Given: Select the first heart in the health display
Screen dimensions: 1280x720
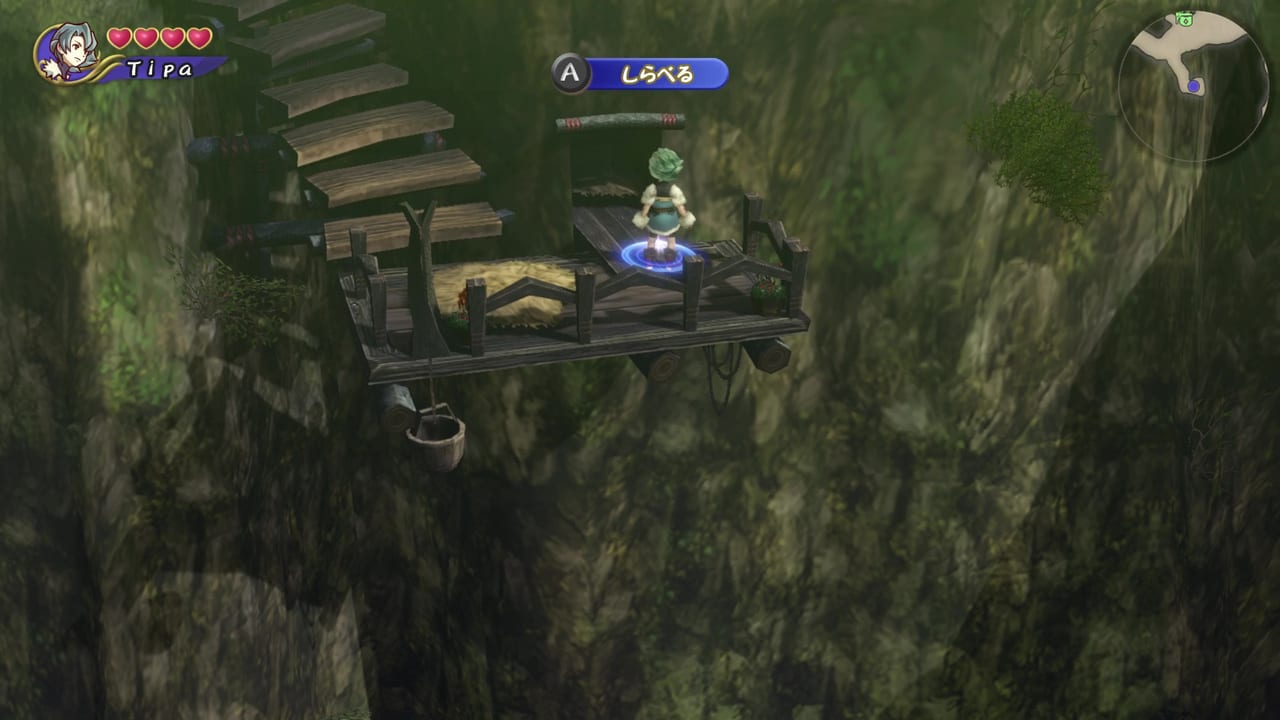Looking at the screenshot, I should 118,38.
